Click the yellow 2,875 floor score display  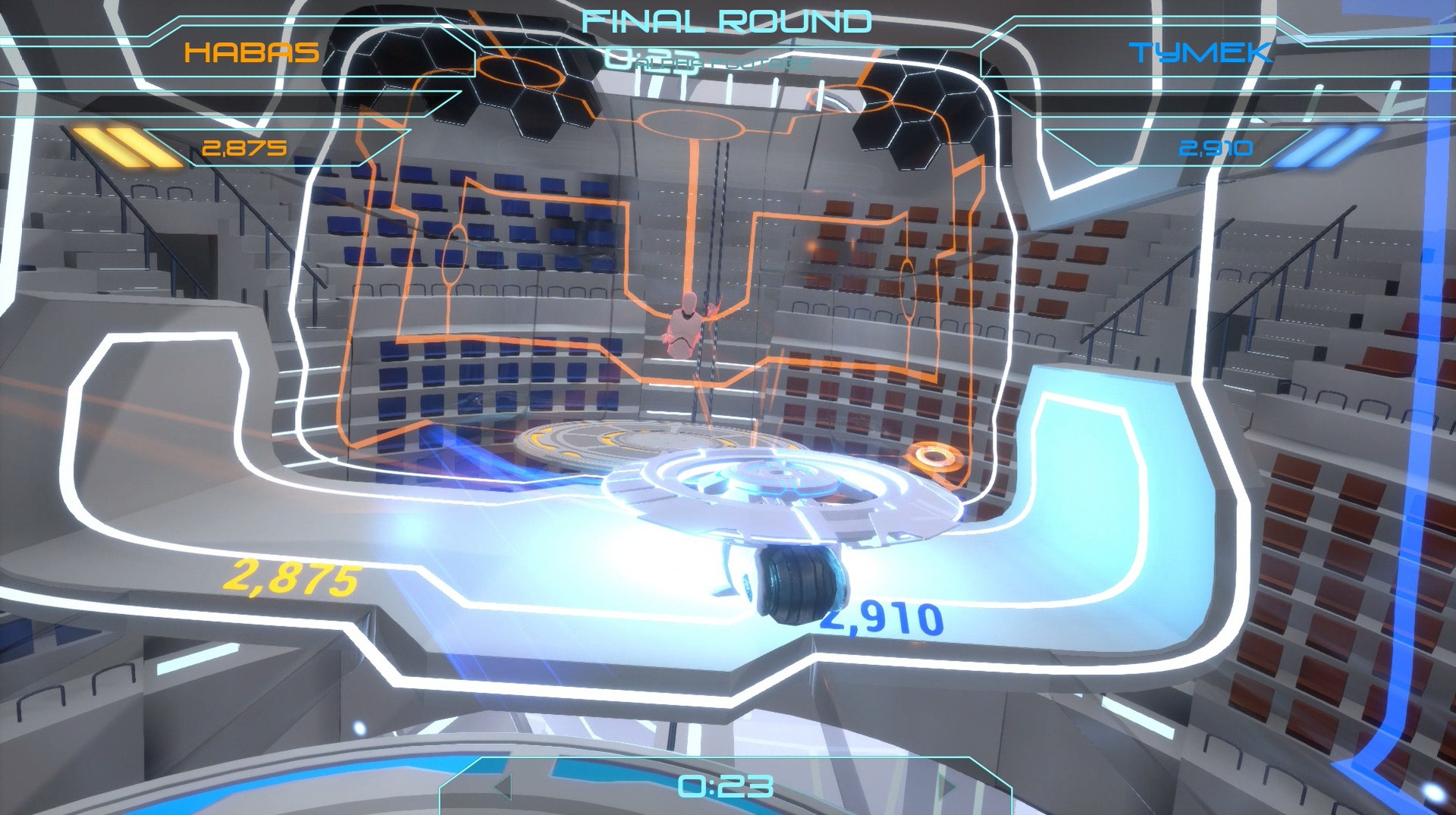click(x=296, y=578)
